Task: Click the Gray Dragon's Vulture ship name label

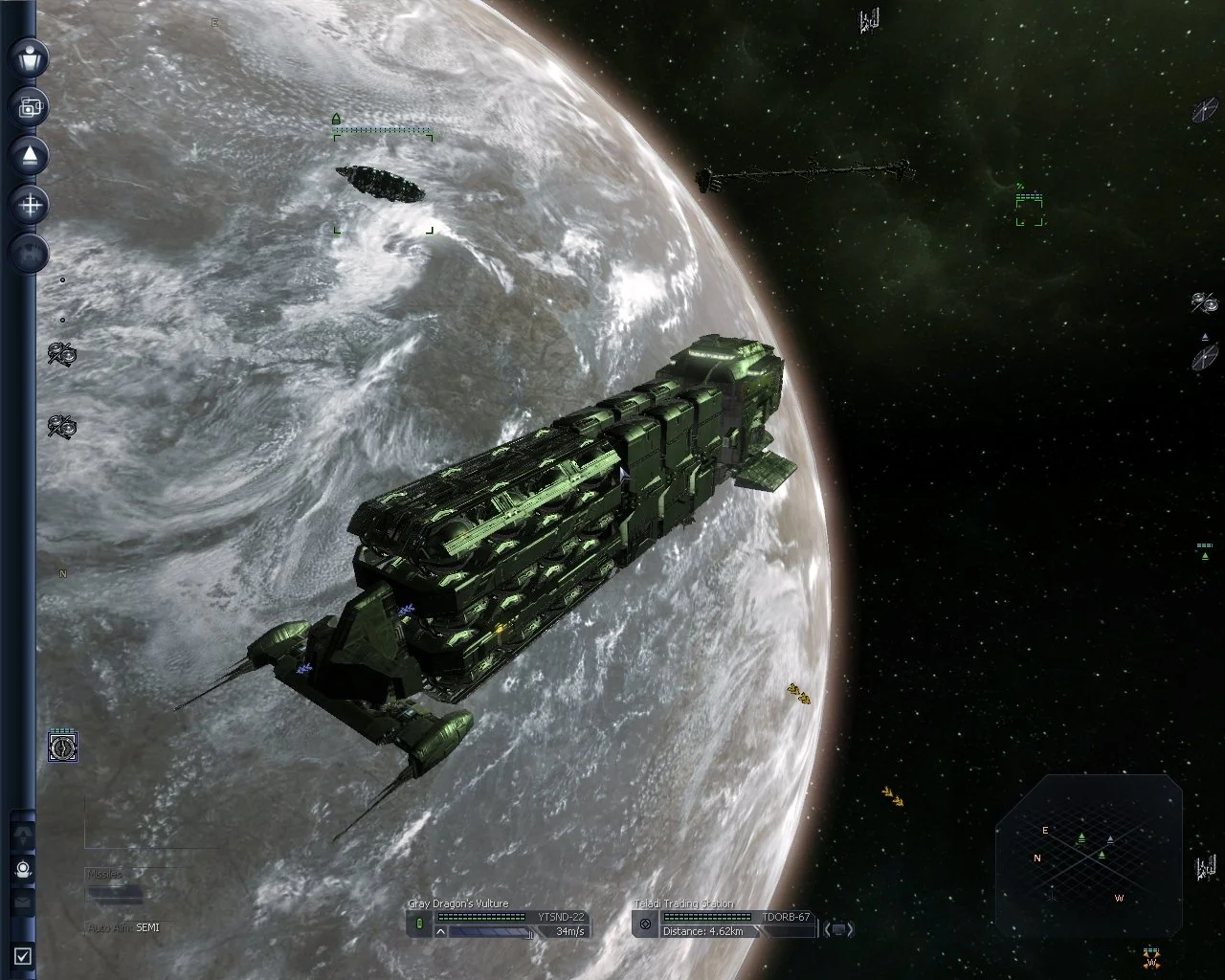Action: [458, 902]
